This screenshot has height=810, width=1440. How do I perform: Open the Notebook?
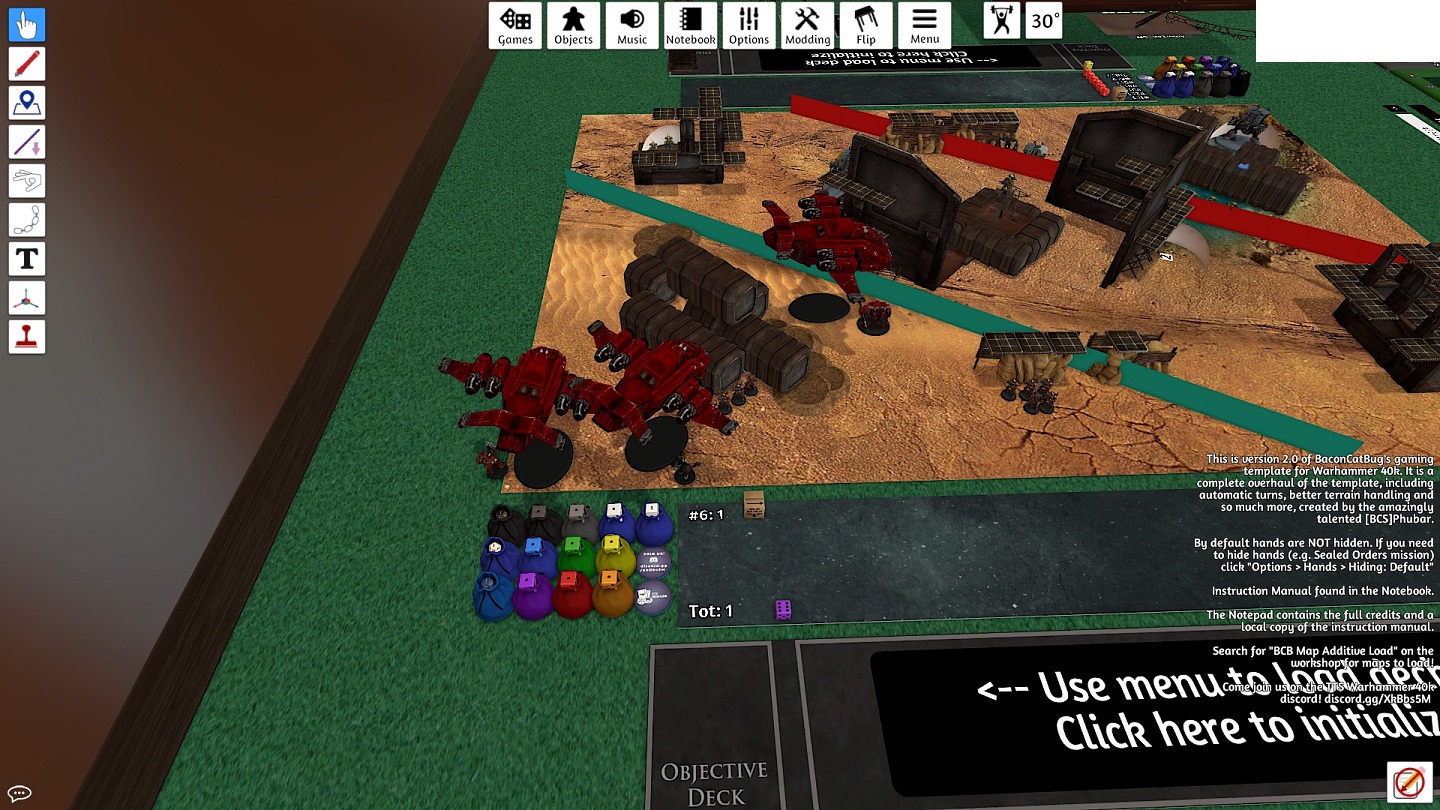pyautogui.click(x=690, y=25)
